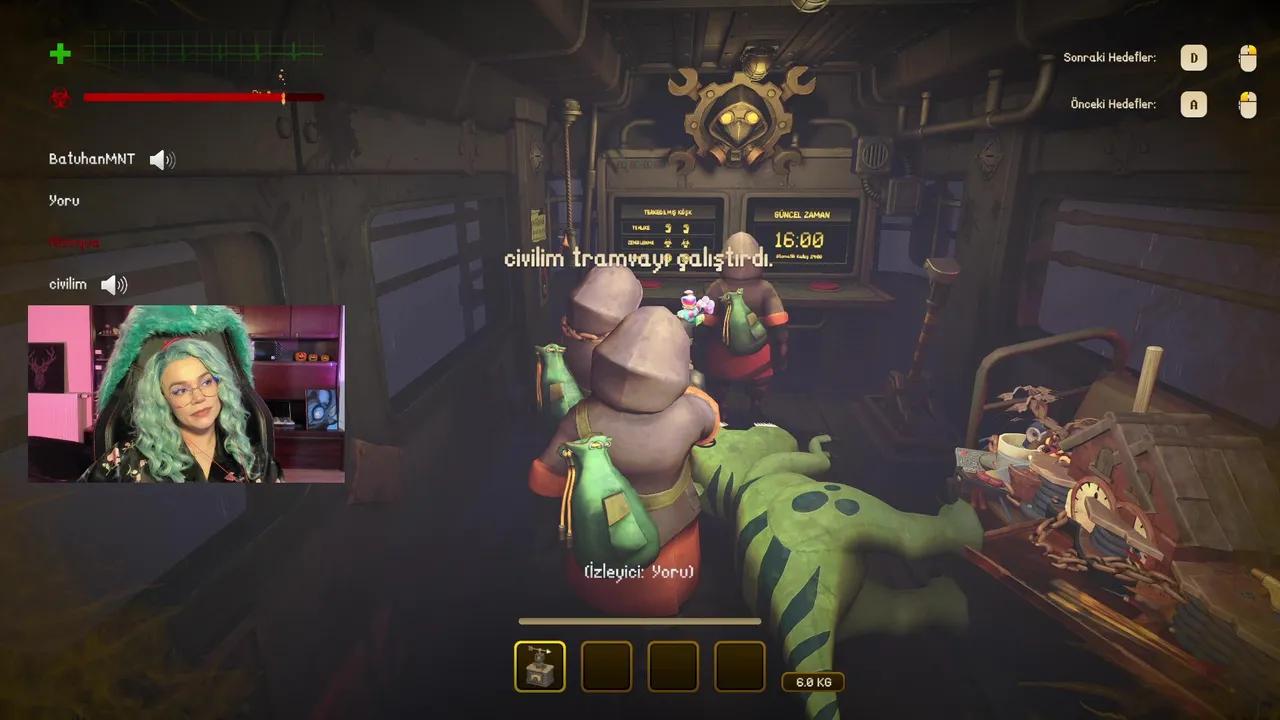Click the mouse scroll icon beside Sonraki Hedefler
This screenshot has width=1280, height=720.
point(1247,58)
